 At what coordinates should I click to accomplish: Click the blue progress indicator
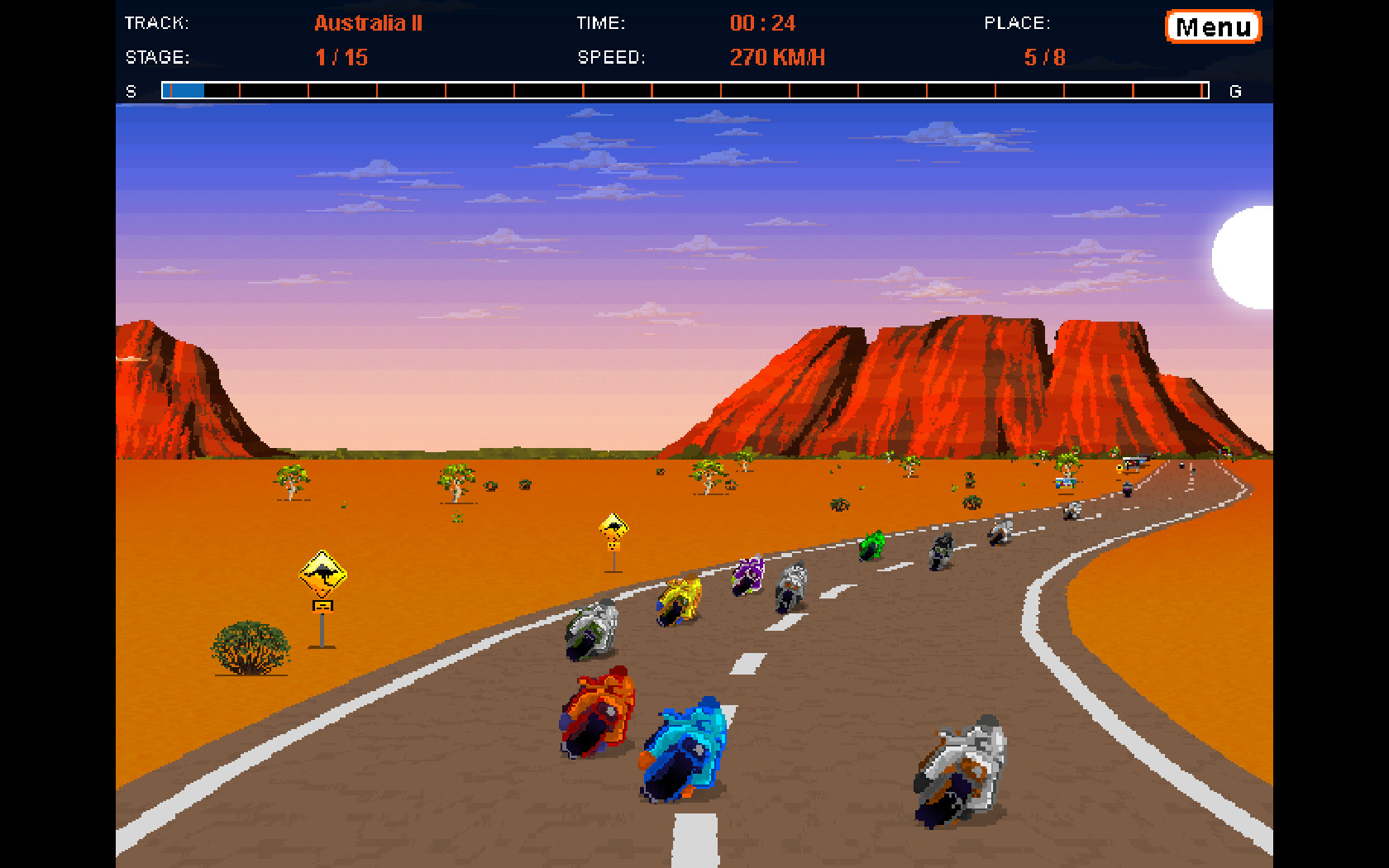[x=184, y=89]
